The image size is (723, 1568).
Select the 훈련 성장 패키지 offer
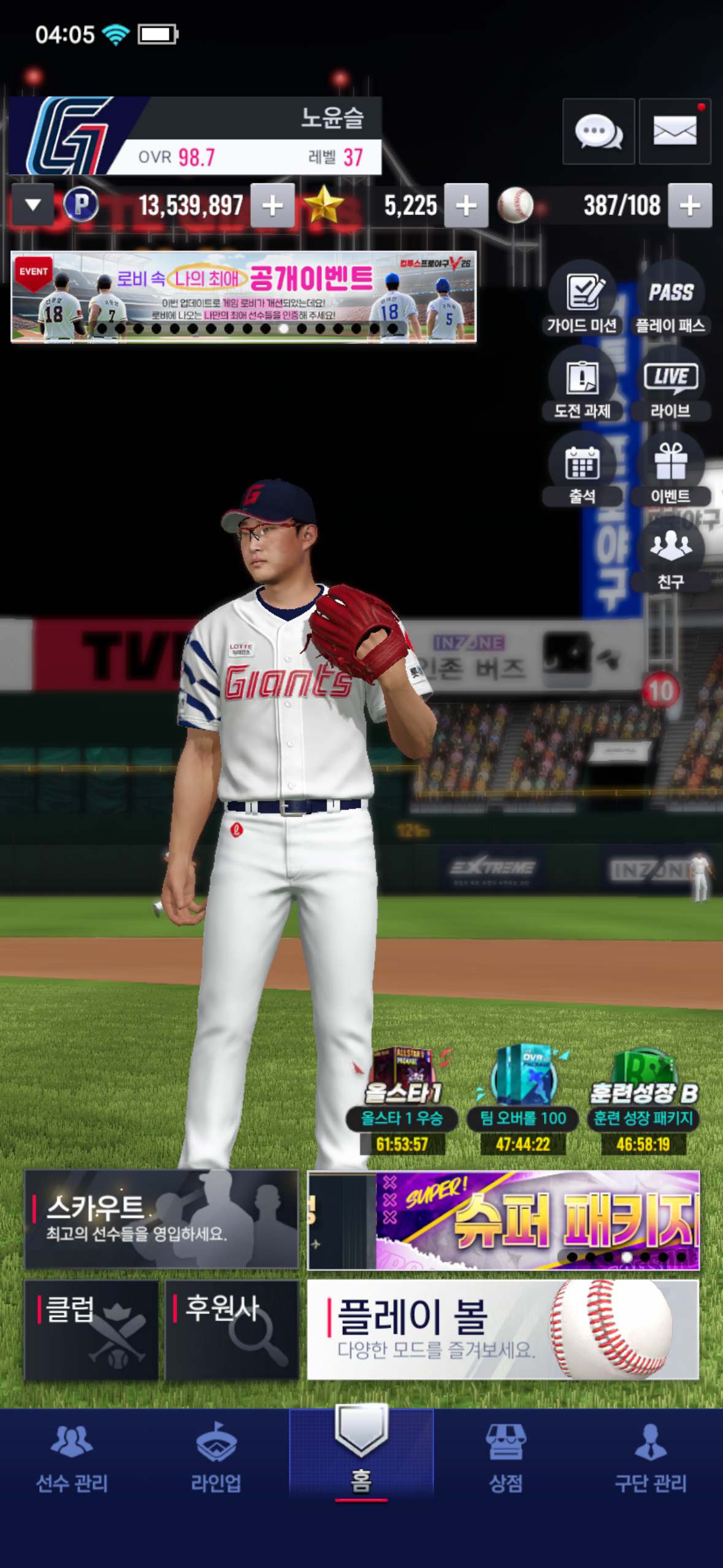tap(643, 1098)
